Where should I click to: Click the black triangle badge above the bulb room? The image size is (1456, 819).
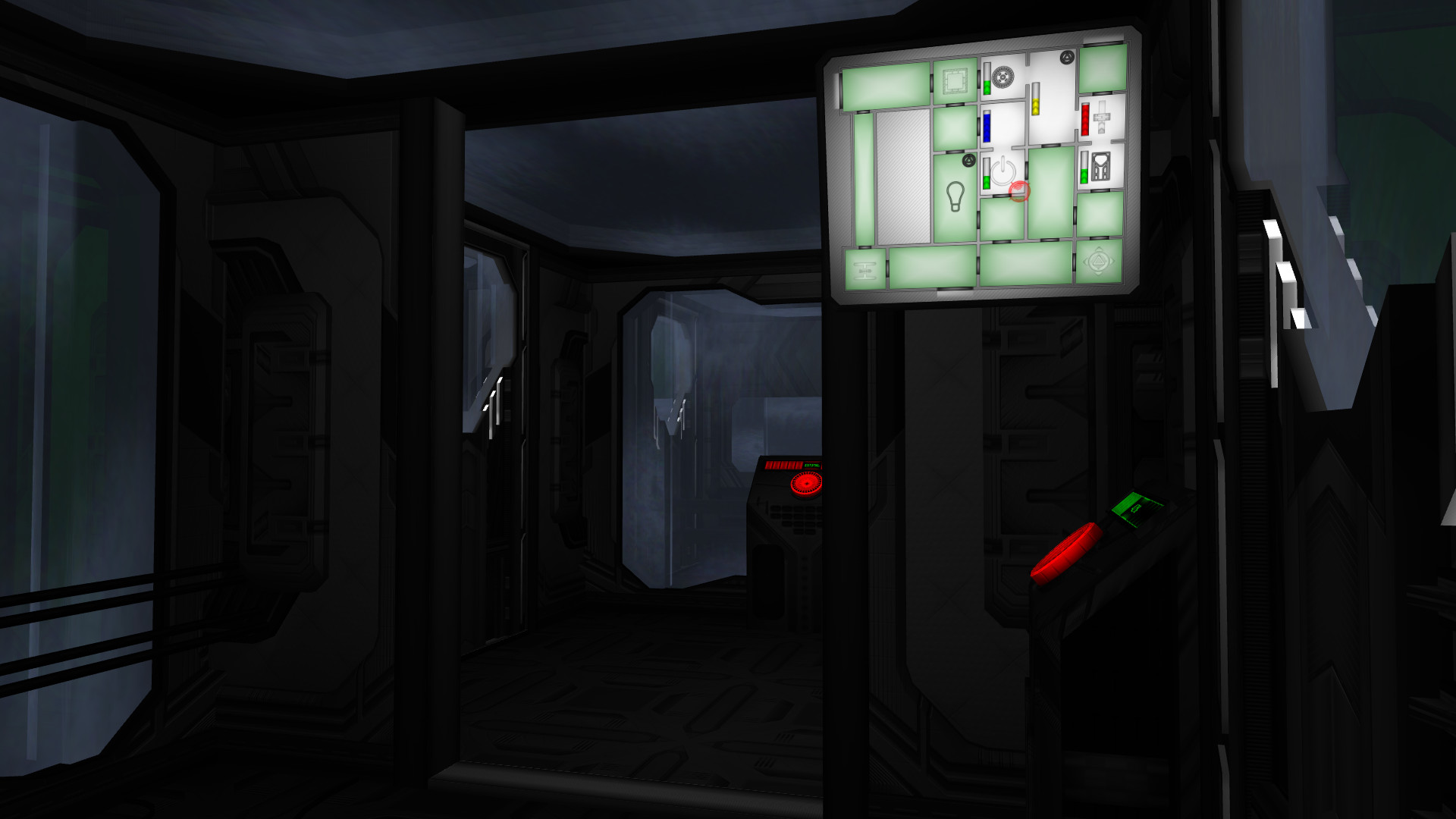coord(969,161)
